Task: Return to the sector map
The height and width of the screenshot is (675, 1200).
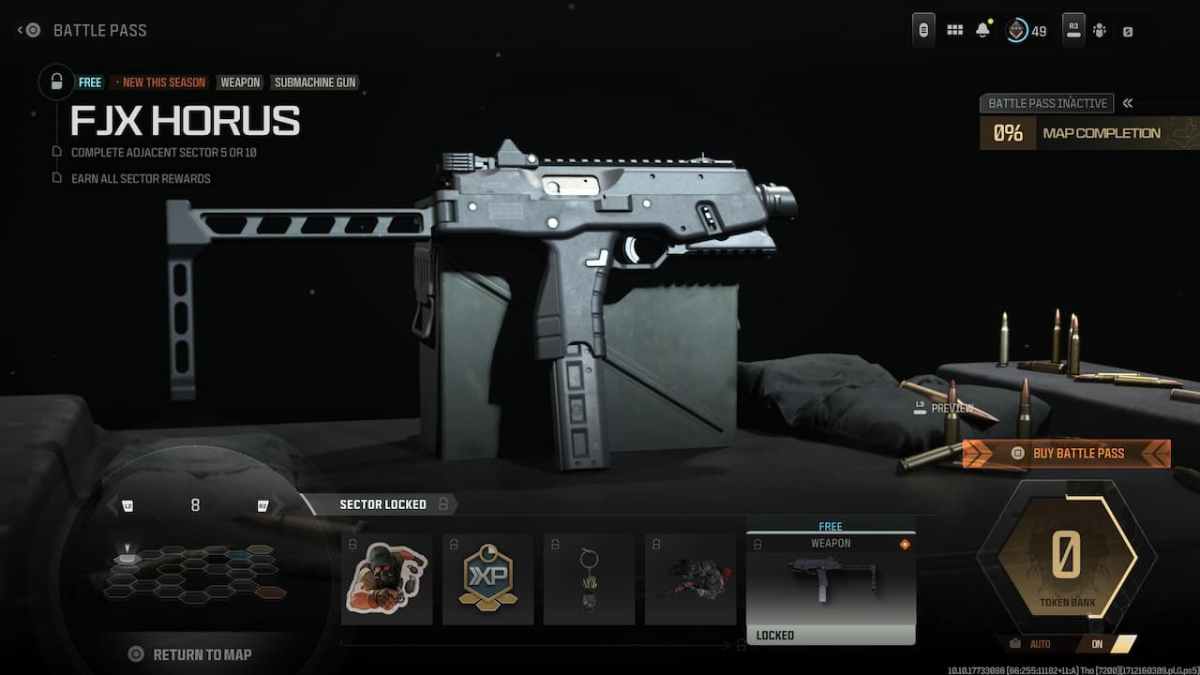Action: click(x=191, y=654)
